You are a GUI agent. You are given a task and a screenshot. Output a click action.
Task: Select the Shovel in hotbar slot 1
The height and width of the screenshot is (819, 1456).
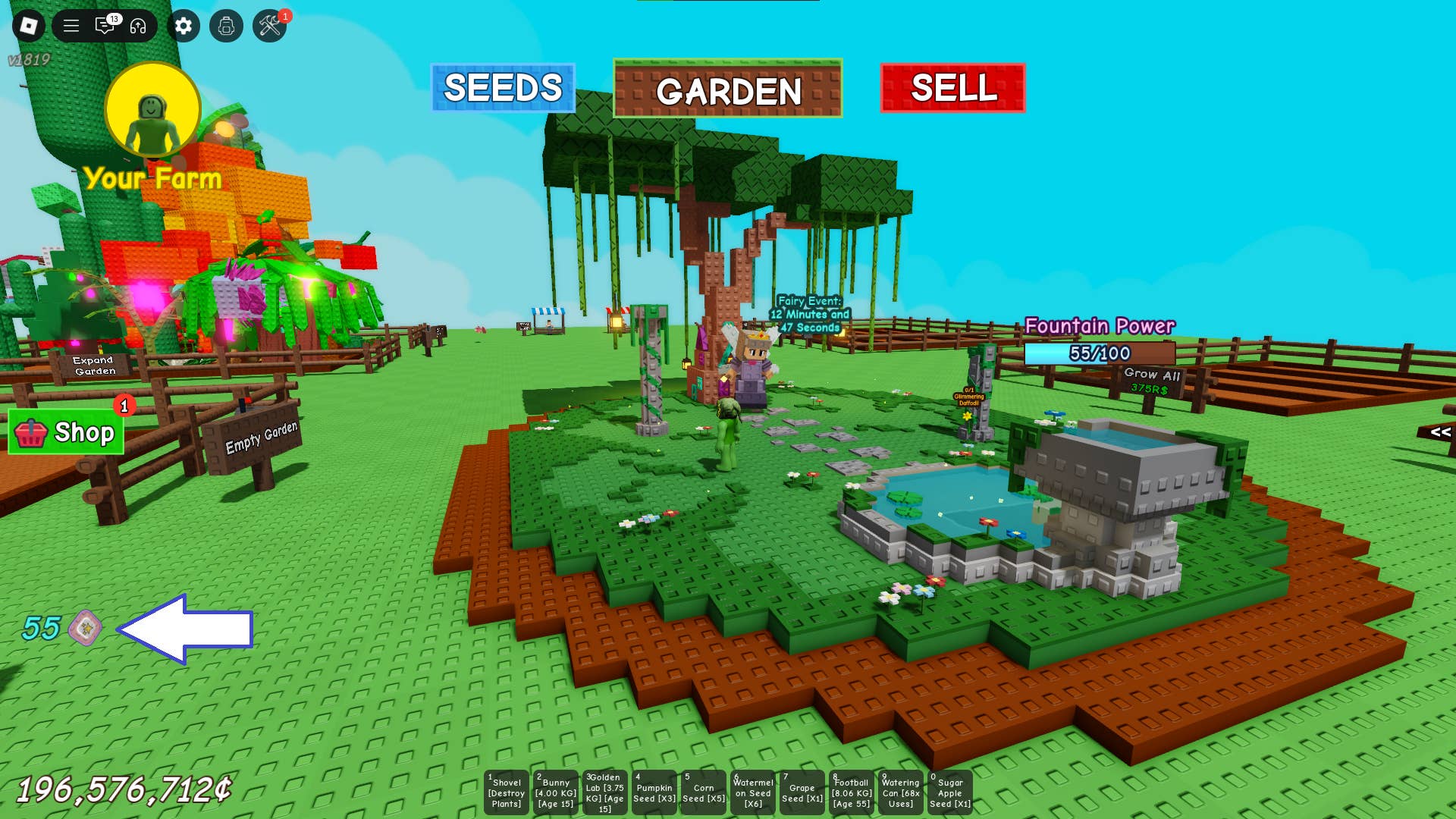coord(506,791)
